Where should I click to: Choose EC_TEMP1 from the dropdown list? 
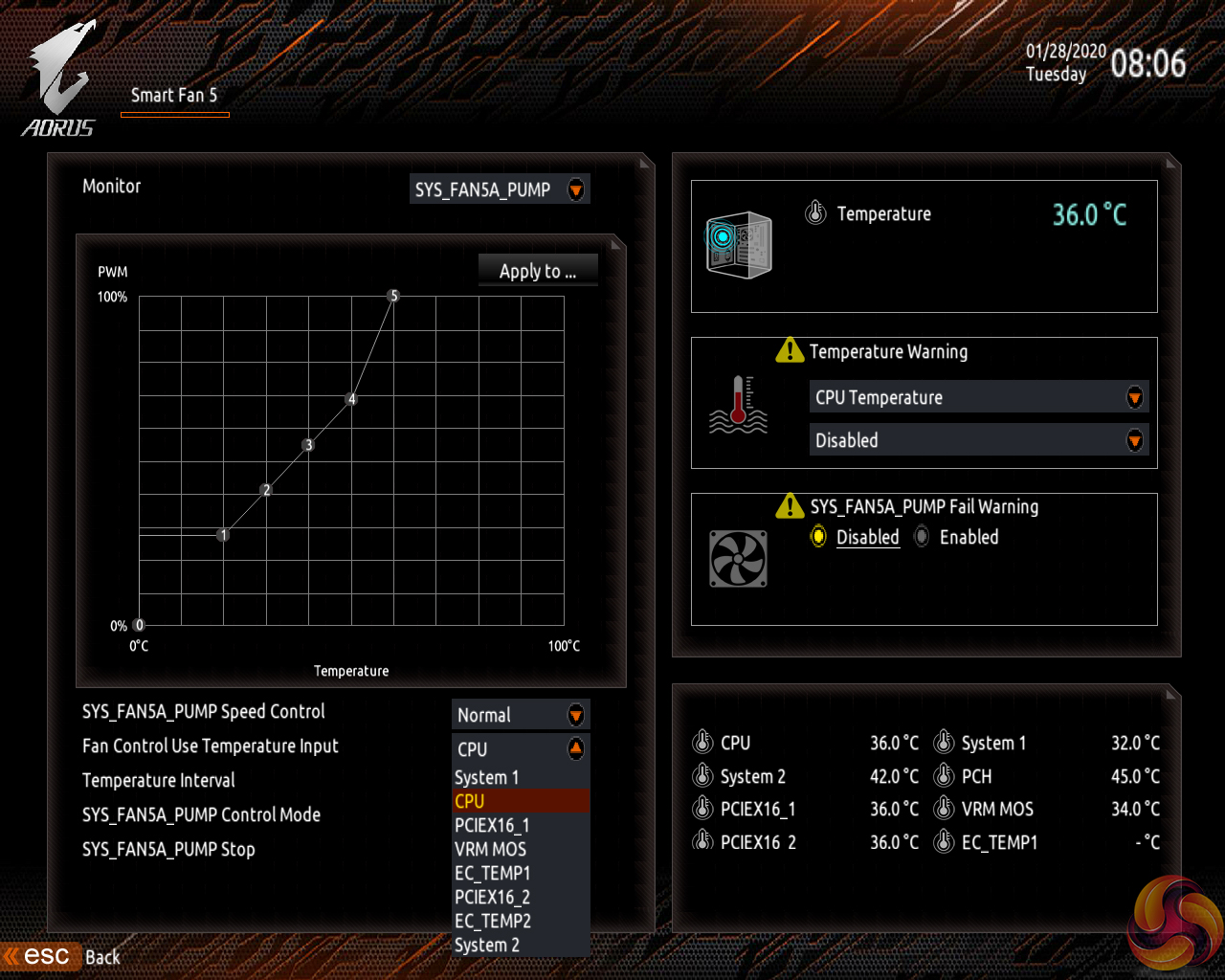tap(492, 873)
